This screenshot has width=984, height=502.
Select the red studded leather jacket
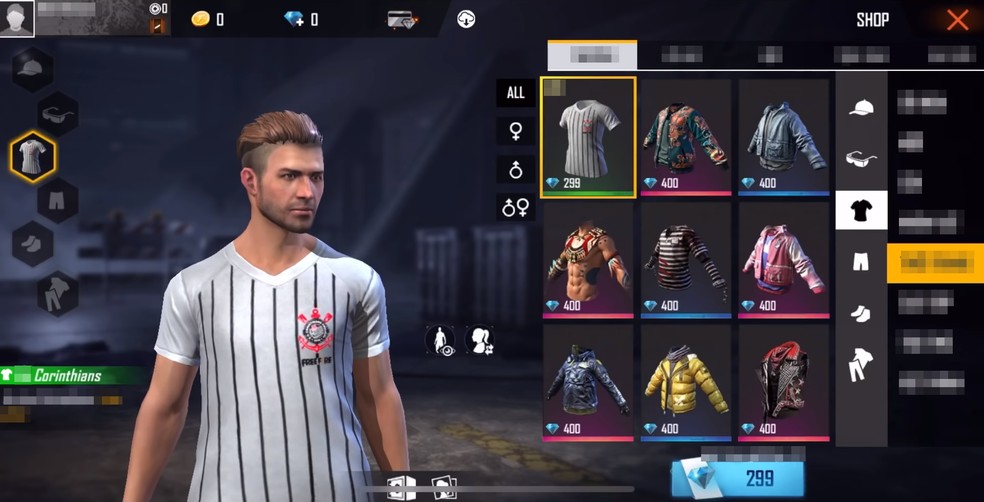click(784, 382)
